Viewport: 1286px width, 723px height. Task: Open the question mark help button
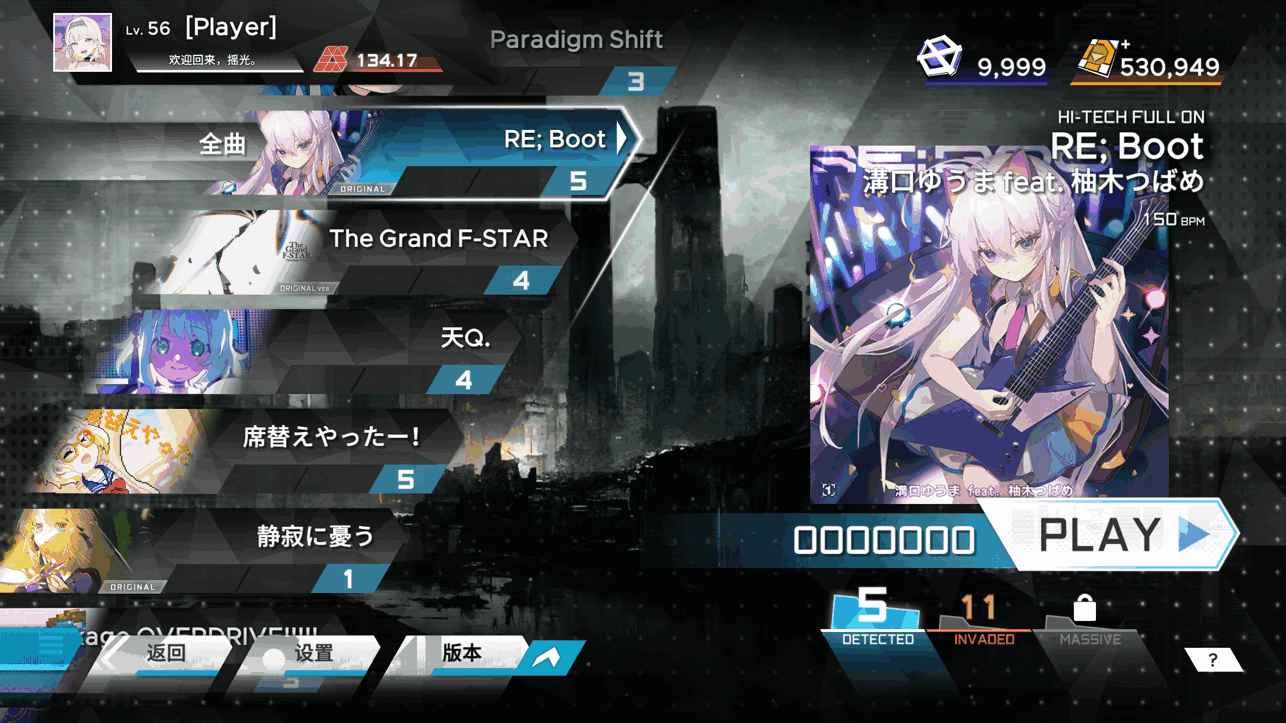click(x=1212, y=660)
